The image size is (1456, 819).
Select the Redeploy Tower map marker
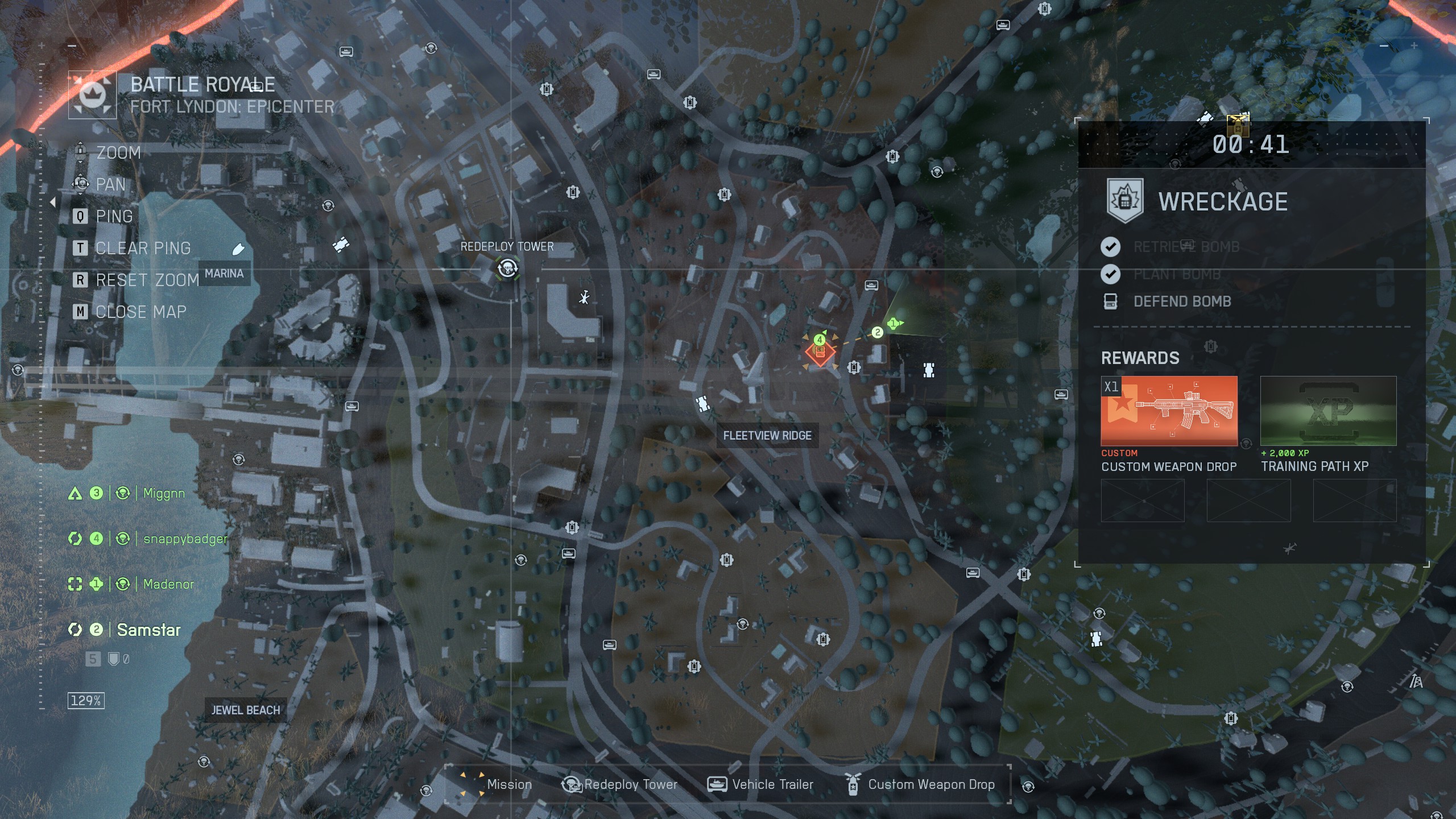[x=507, y=268]
